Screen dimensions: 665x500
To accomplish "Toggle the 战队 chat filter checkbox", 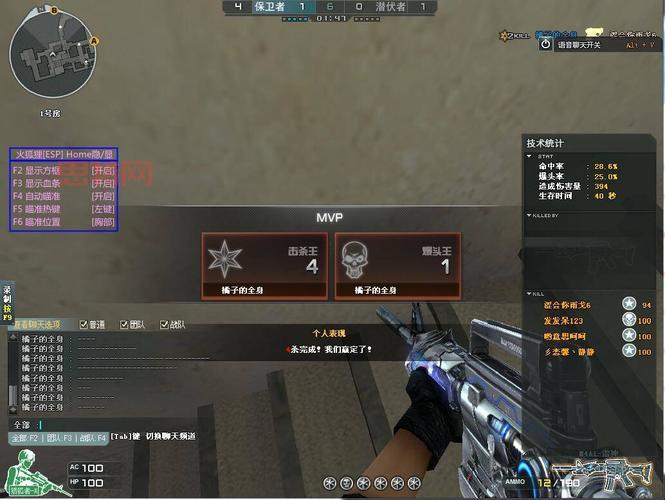I will (164, 325).
